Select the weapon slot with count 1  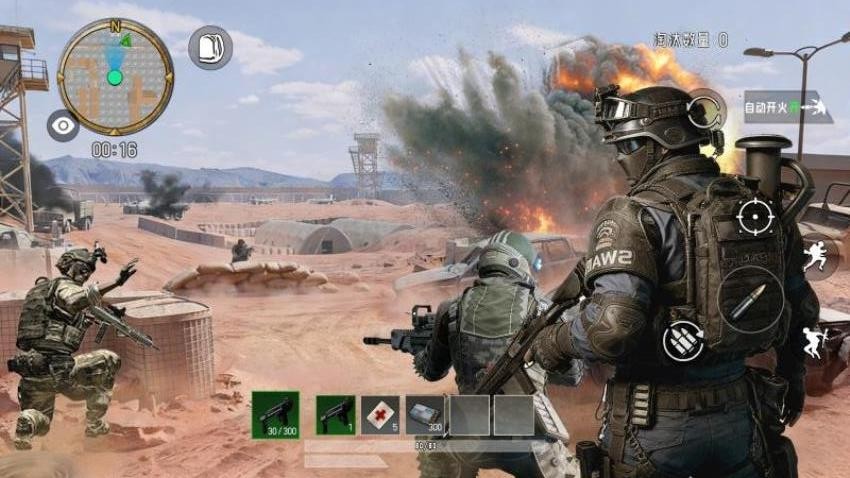335,414
